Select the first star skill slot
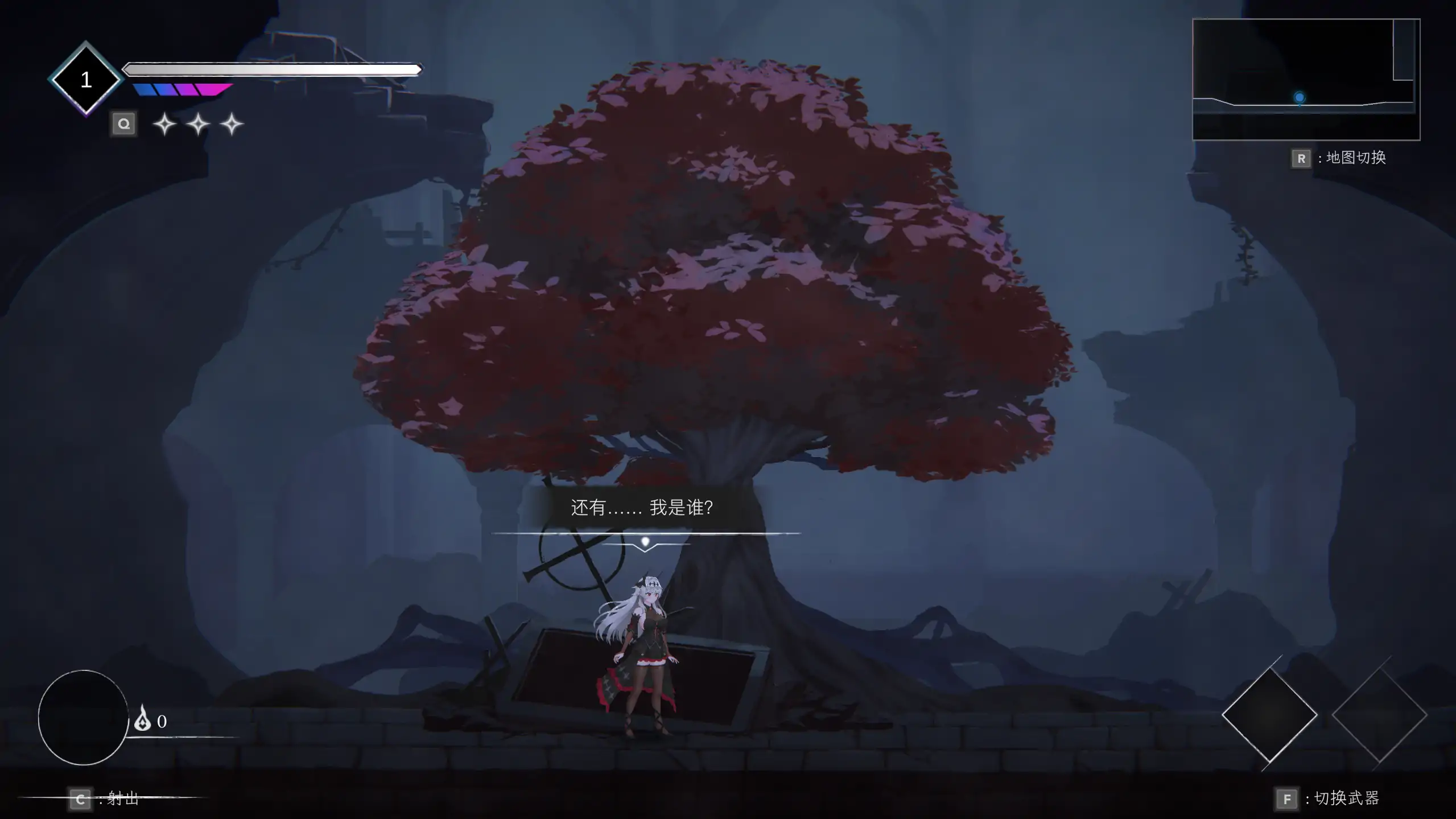Screen dimensions: 1456x819 (164, 124)
